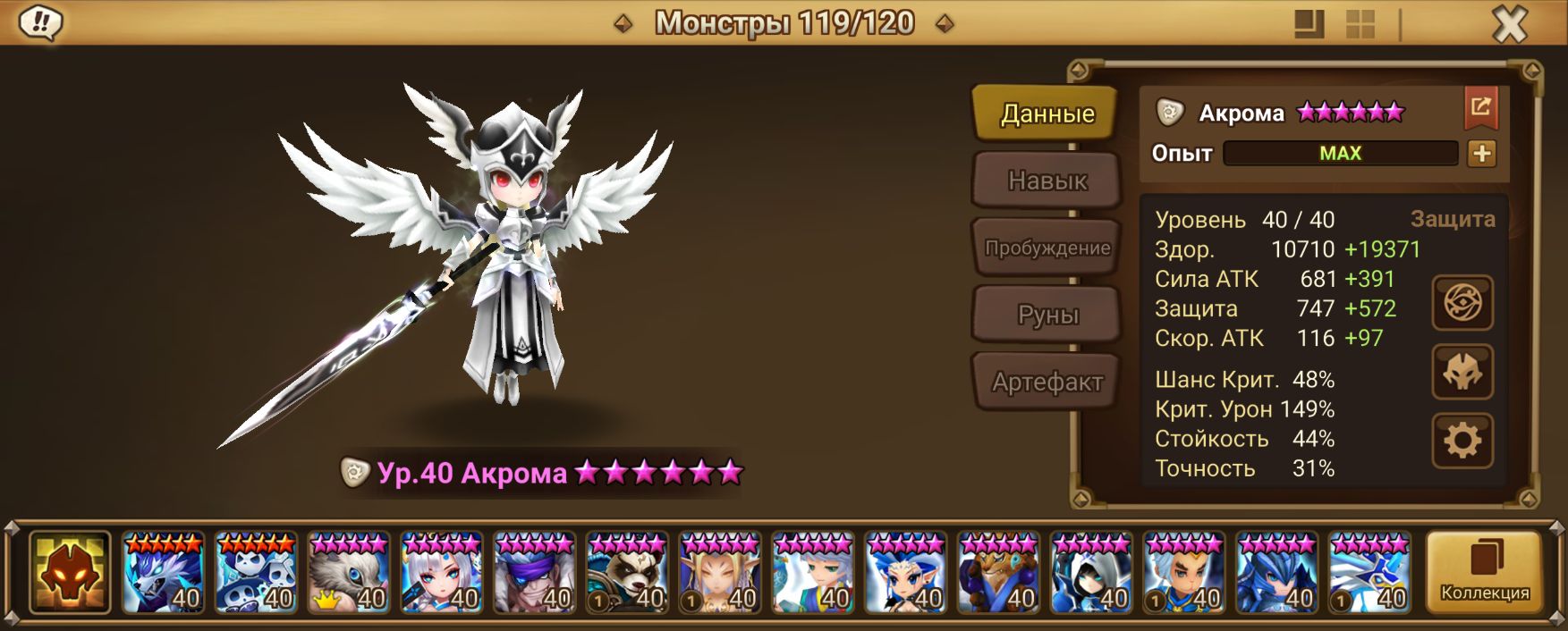Choose the Данные tab
1568x631 pixels.
(x=1047, y=114)
